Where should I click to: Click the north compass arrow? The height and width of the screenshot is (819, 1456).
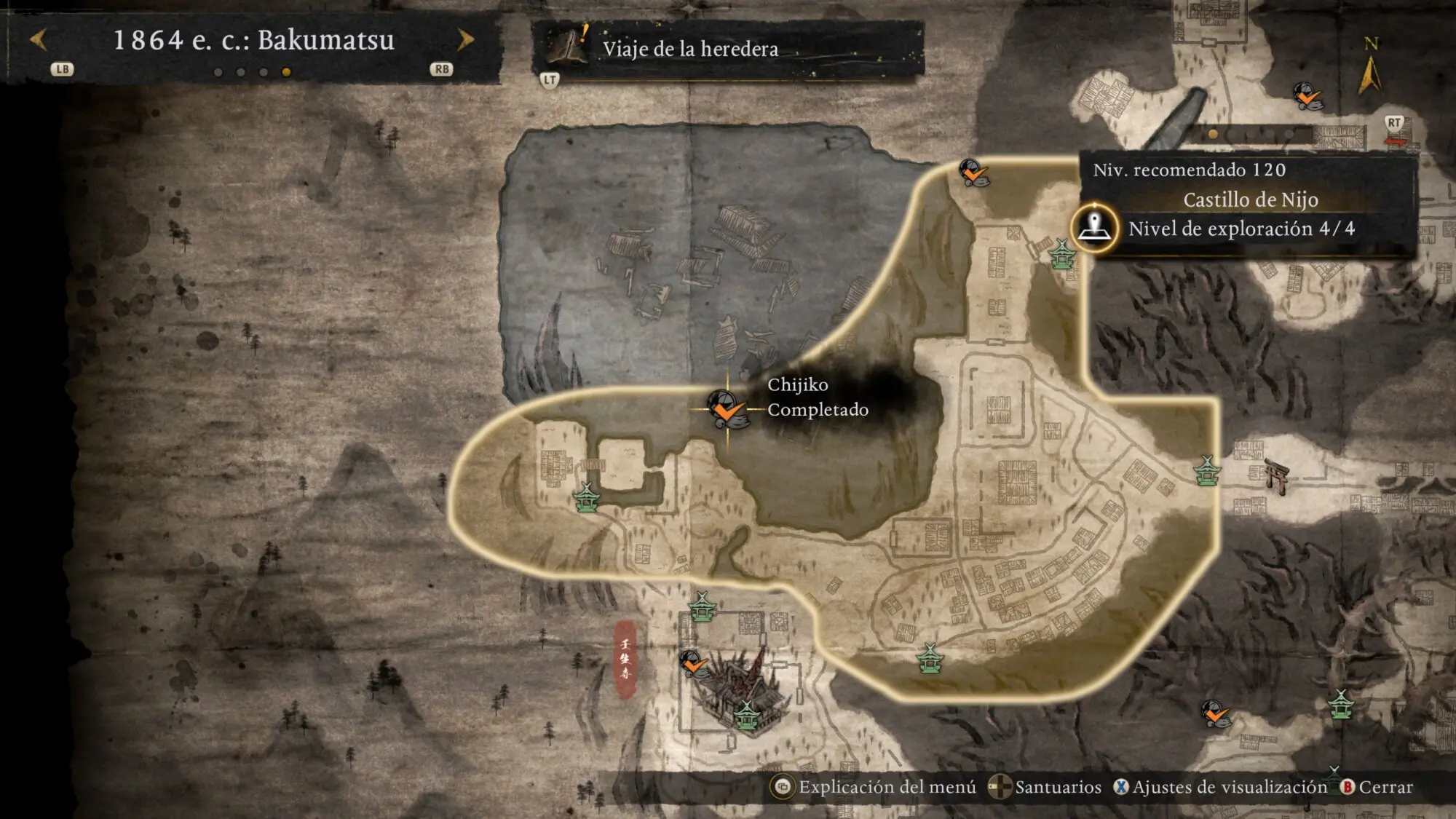(x=1370, y=74)
